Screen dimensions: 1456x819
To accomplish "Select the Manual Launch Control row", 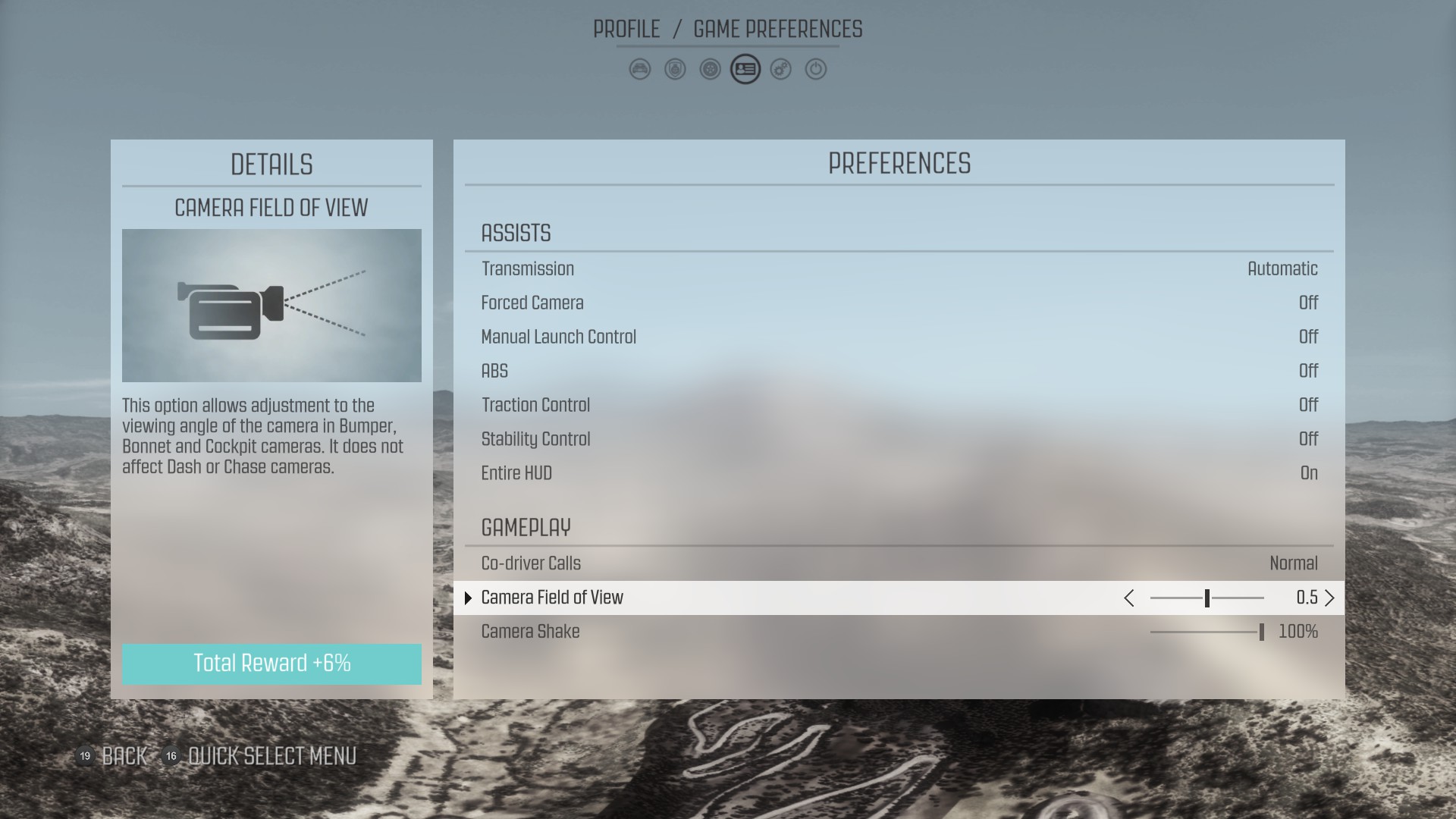I will coord(899,337).
